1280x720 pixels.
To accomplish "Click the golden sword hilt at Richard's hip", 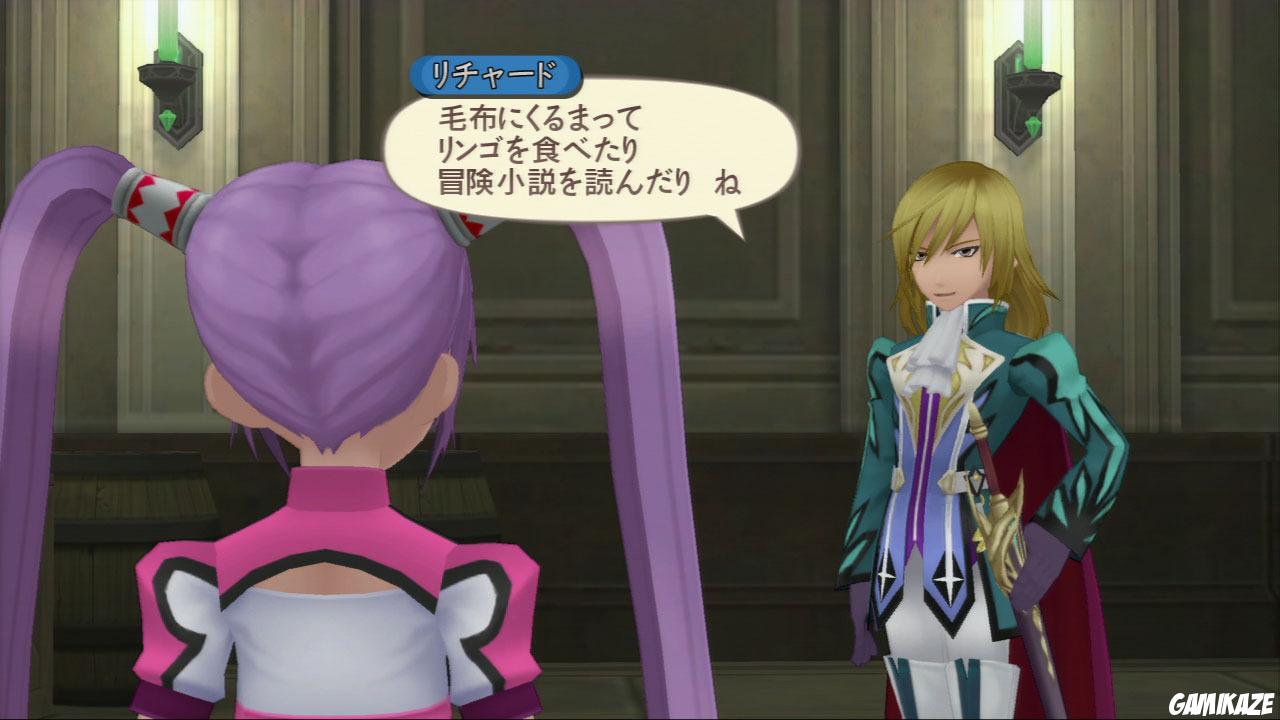I will click(x=1003, y=520).
